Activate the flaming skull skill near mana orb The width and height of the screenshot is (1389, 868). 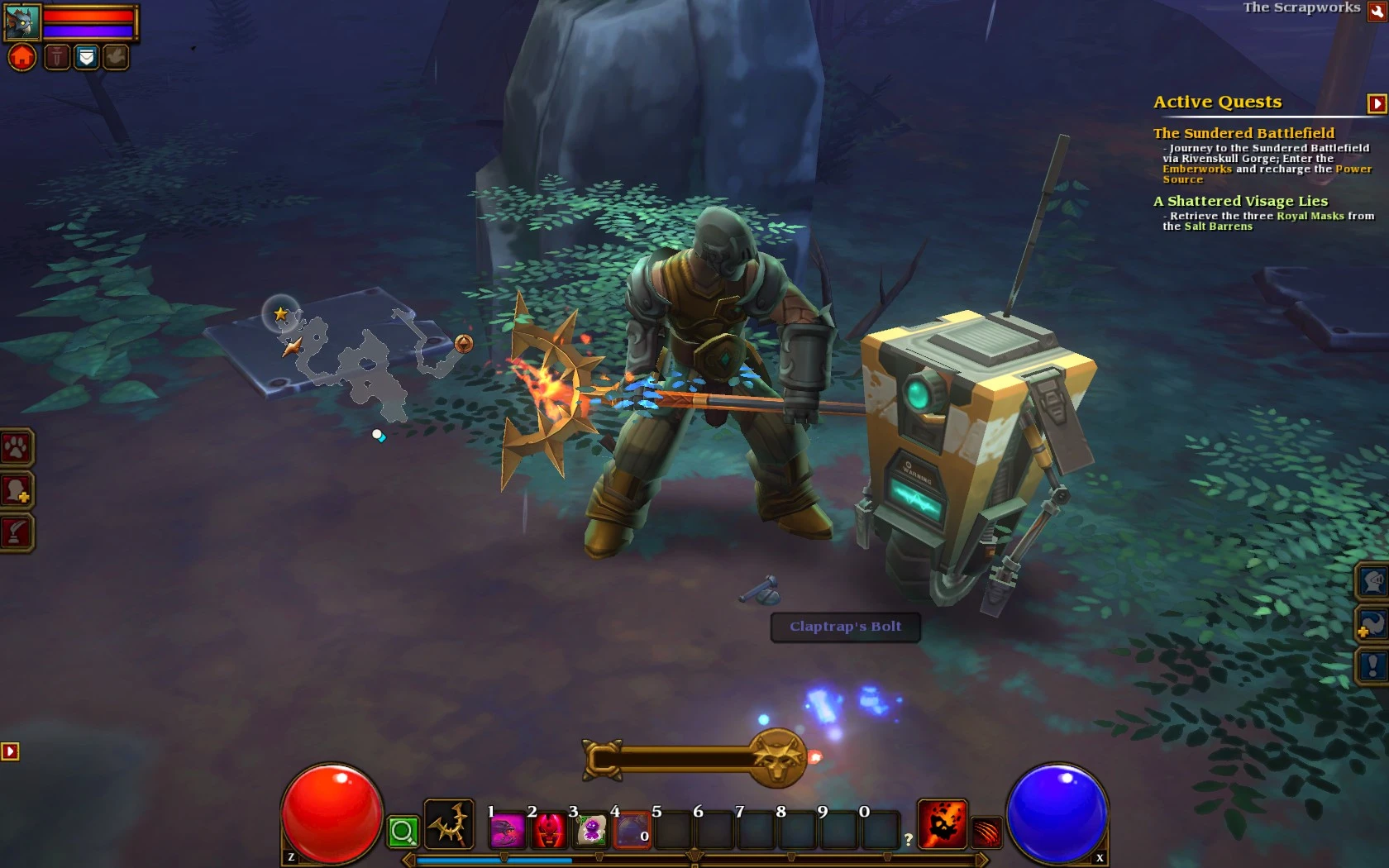click(944, 823)
